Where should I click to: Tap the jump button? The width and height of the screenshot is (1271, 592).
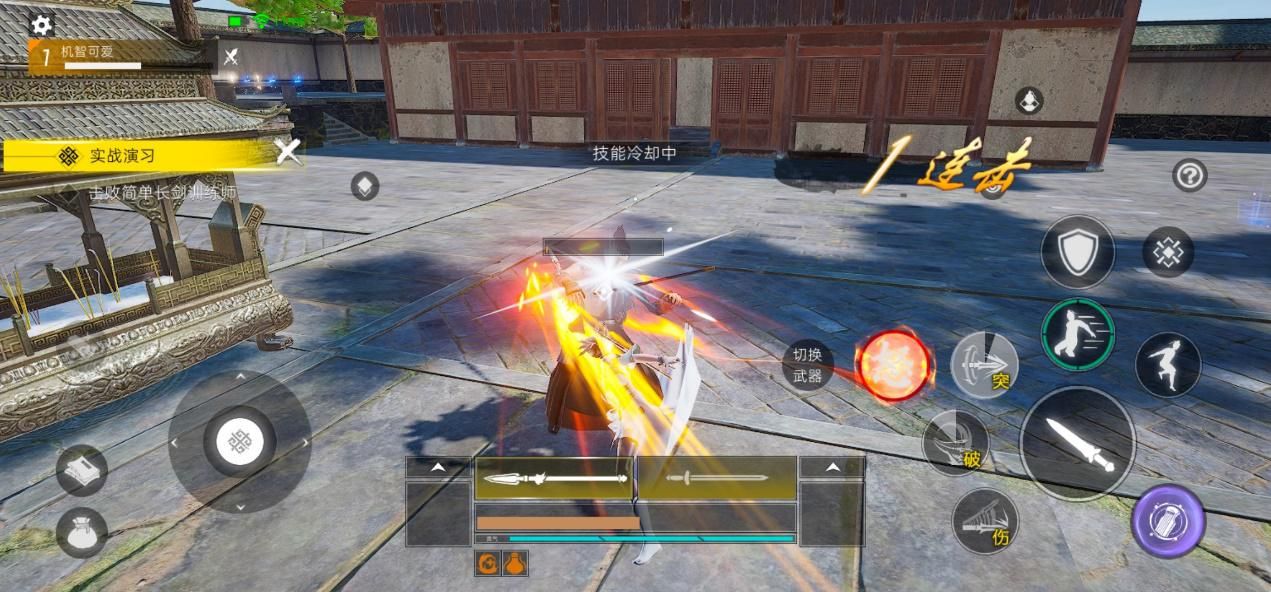1168,364
